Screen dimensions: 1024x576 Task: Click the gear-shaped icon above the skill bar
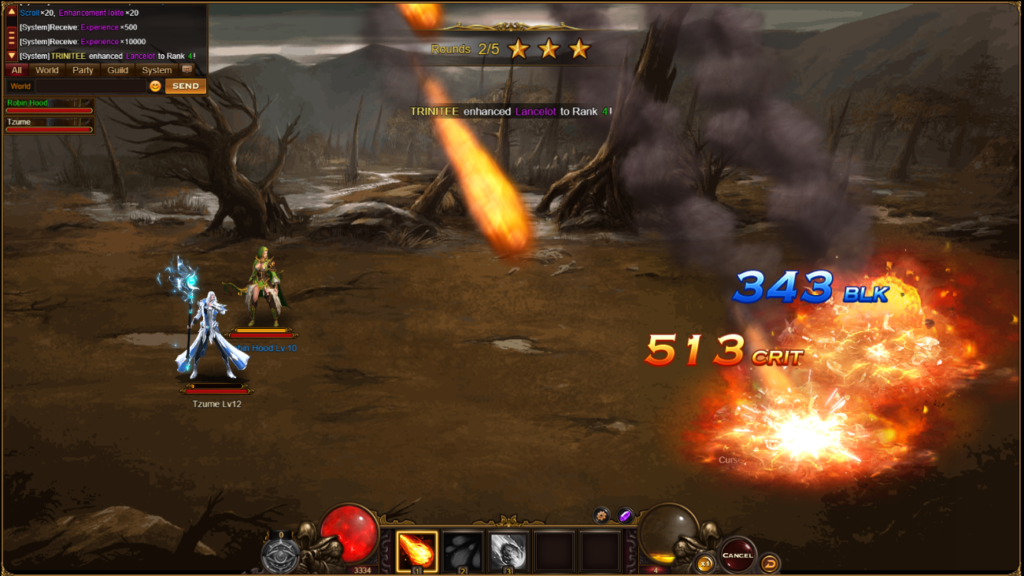(601, 515)
